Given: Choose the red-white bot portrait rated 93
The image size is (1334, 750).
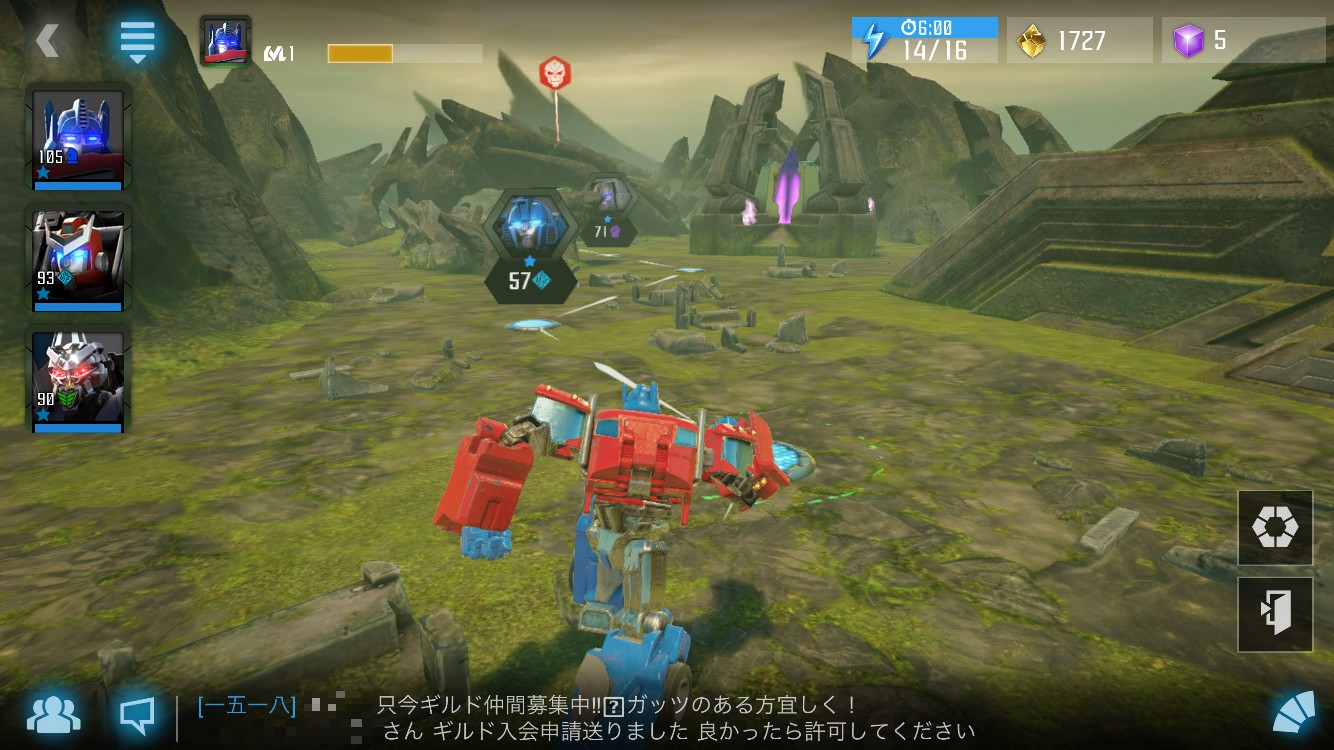Looking at the screenshot, I should pos(78,259).
